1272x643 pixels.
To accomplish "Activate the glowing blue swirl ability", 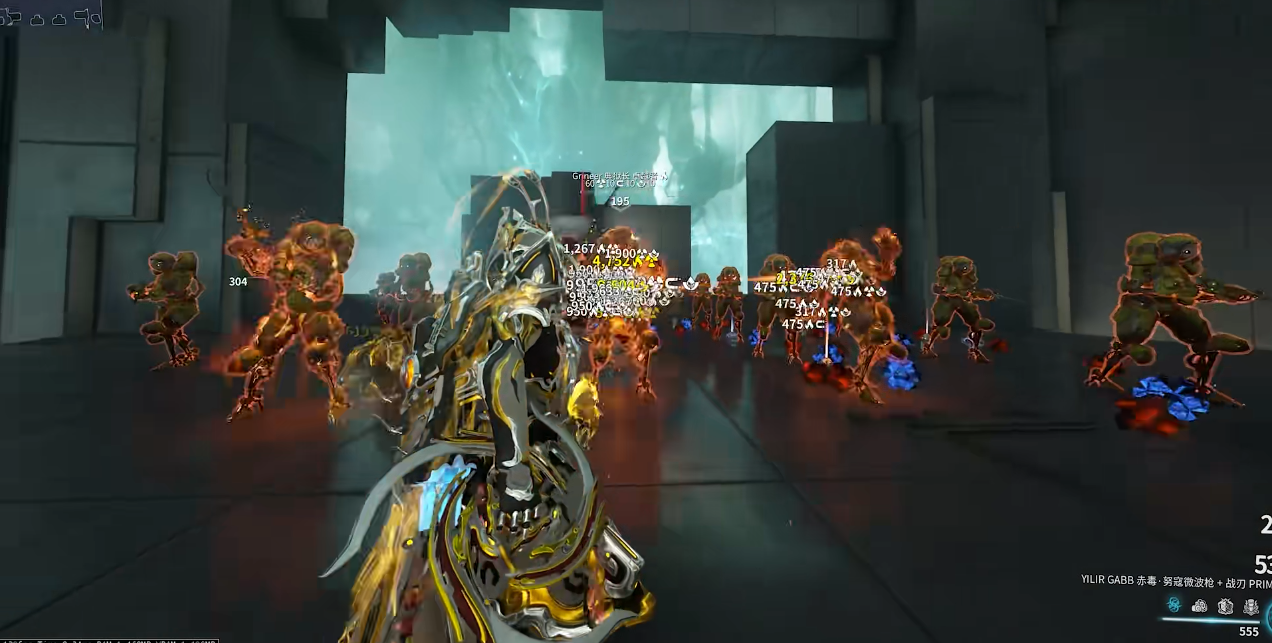I will [x=1174, y=605].
